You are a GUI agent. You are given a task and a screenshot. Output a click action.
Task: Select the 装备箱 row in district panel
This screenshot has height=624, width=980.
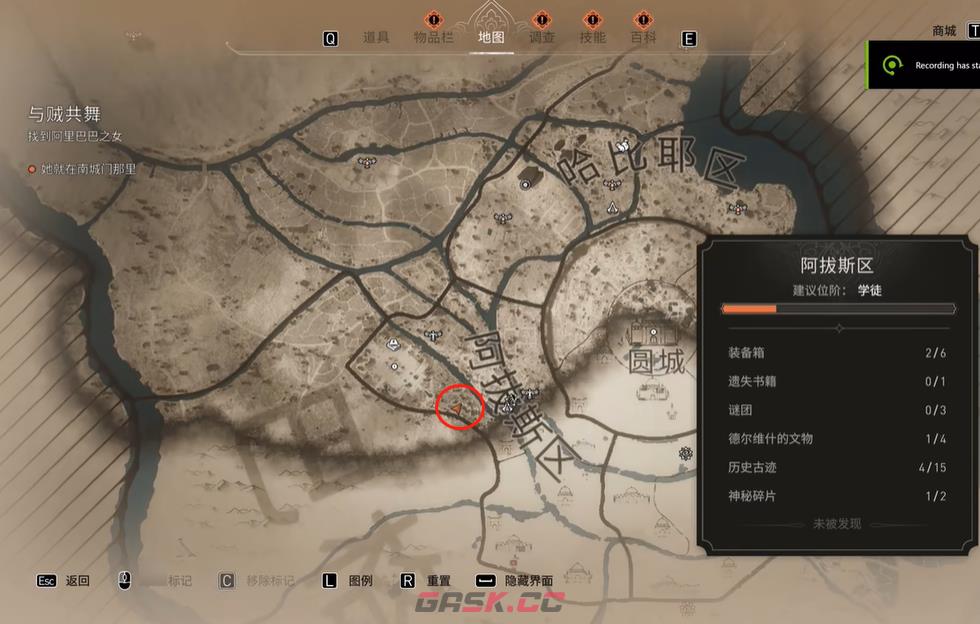[x=837, y=353]
